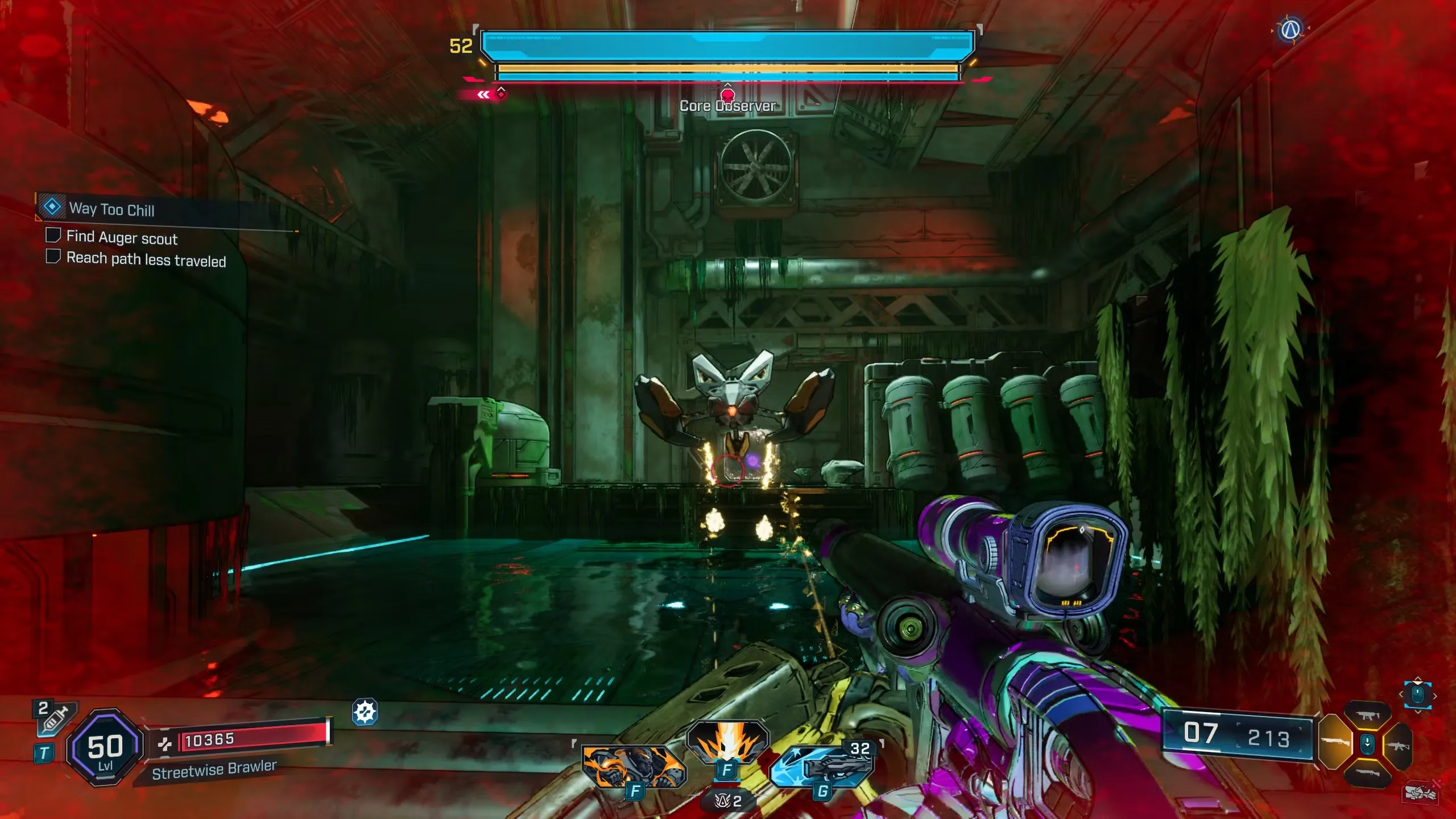The width and height of the screenshot is (1456, 819).
Task: Select the highlighted shotgun weapon slot
Action: tap(1335, 742)
